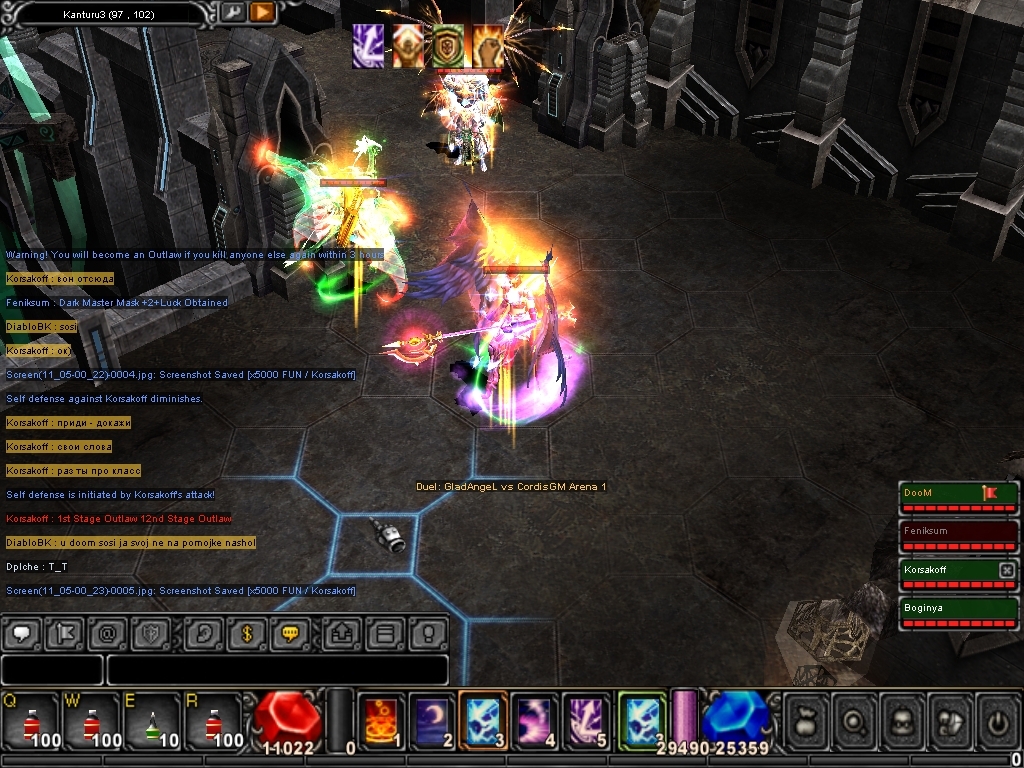Focus the wide chat message input field
The width and height of the screenshot is (1024, 768).
tap(277, 669)
